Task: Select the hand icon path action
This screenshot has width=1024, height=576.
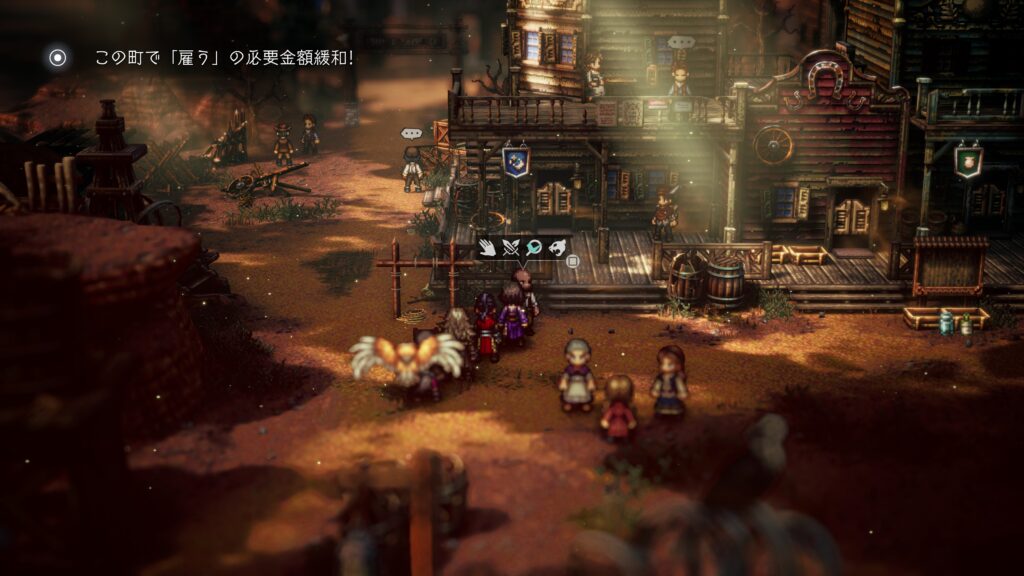Action: [489, 246]
